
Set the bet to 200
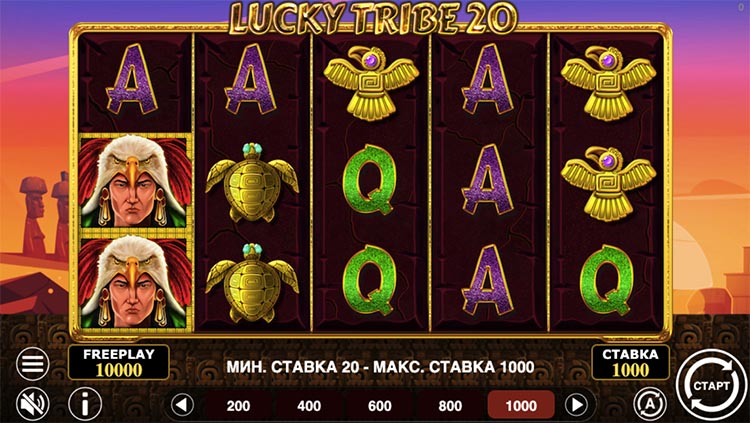tap(238, 405)
